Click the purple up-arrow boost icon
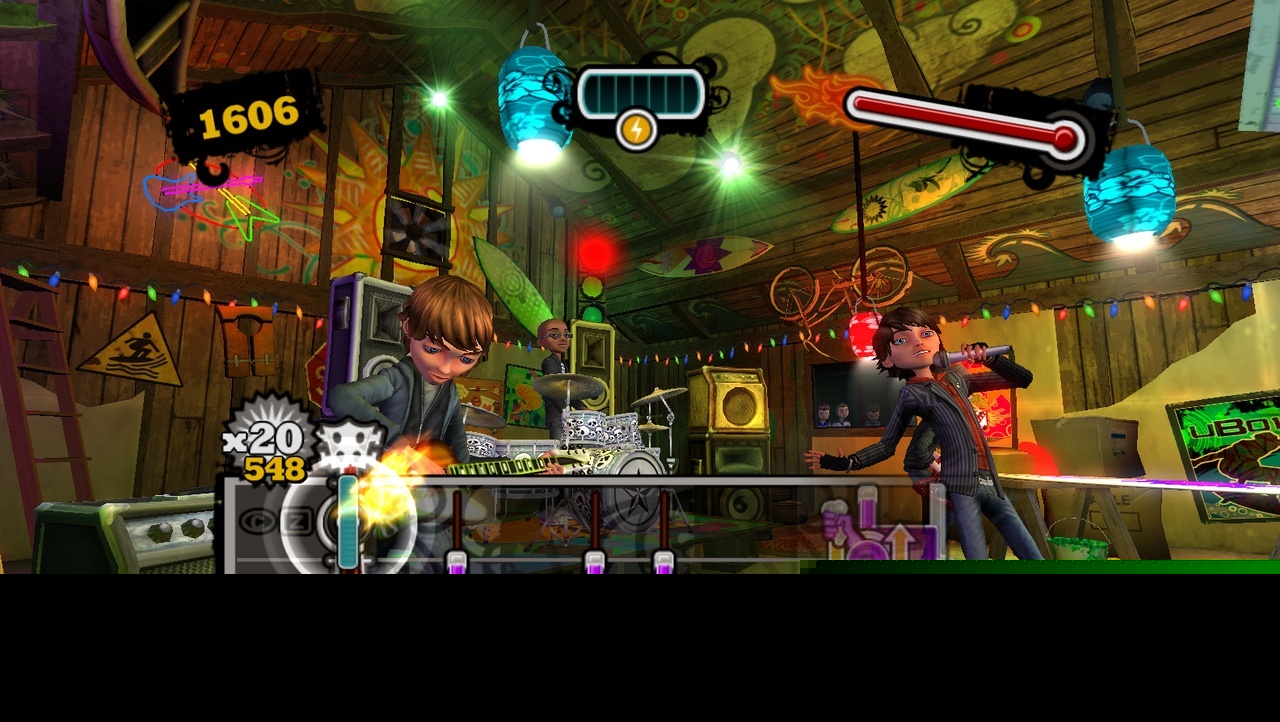 [x=899, y=538]
